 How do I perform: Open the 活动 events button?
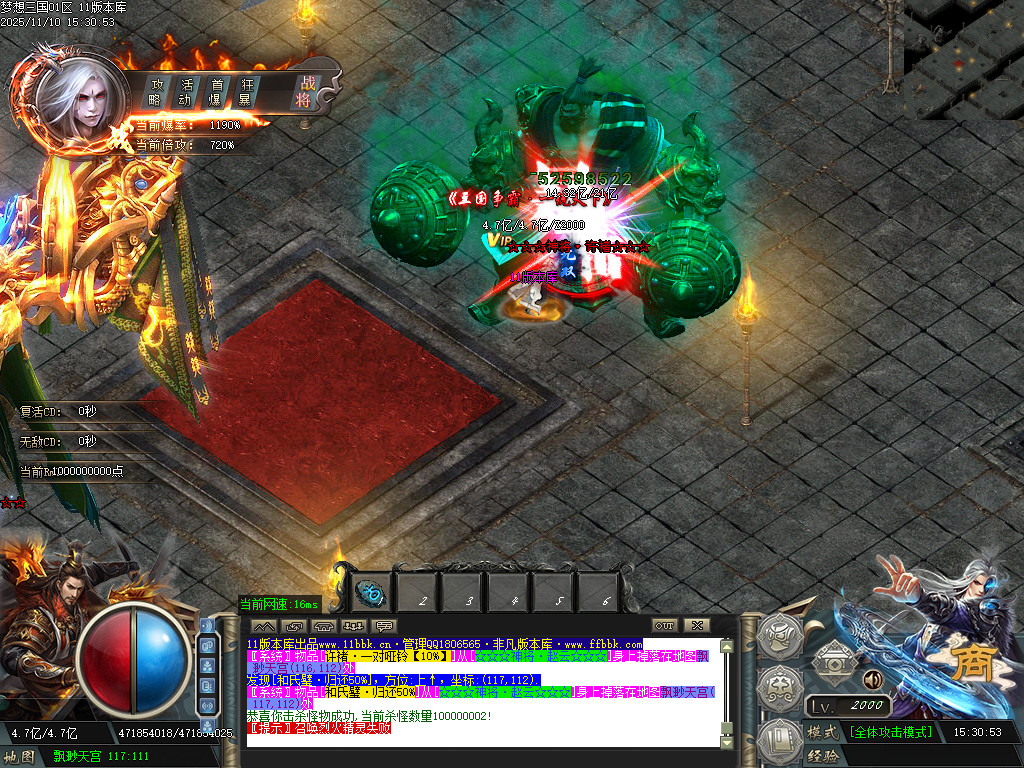coord(185,92)
